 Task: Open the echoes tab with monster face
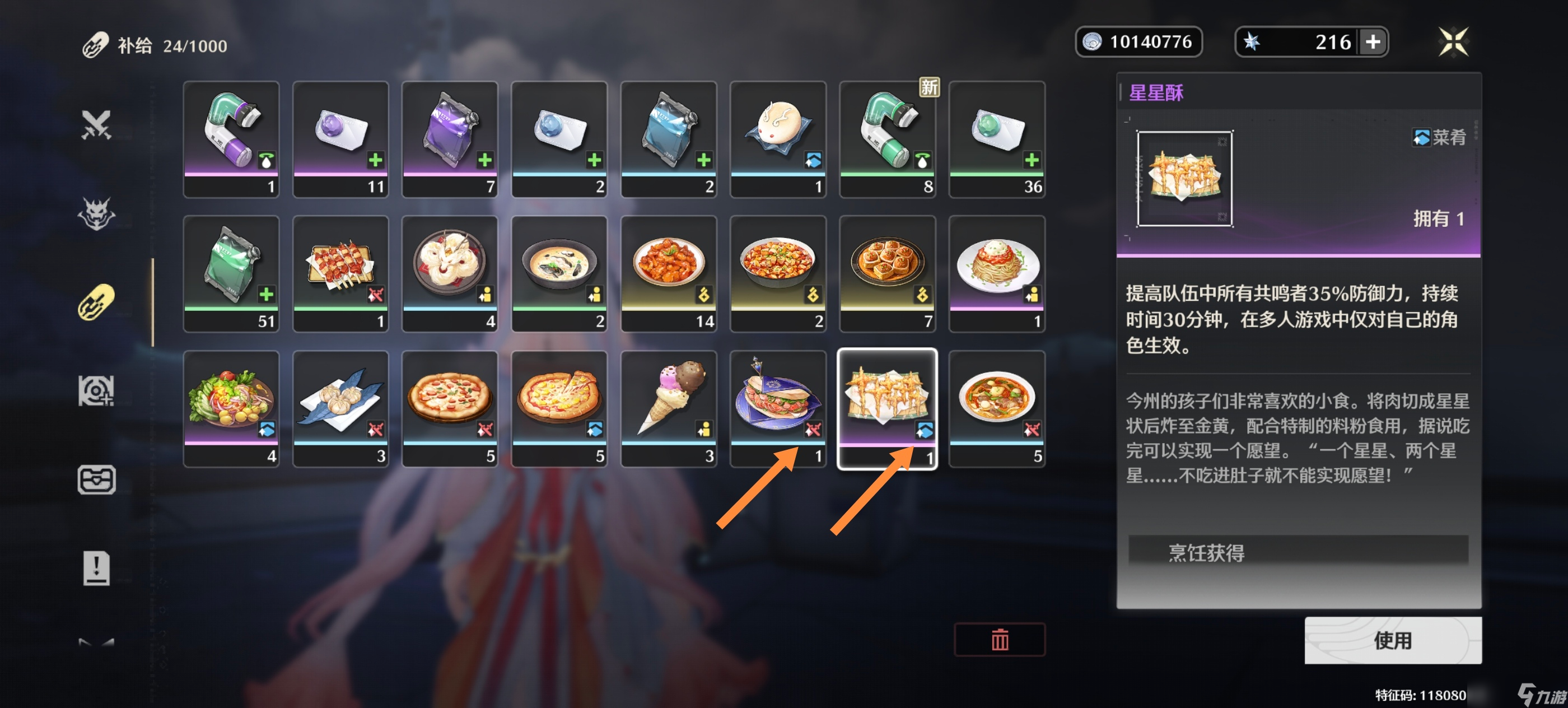96,213
